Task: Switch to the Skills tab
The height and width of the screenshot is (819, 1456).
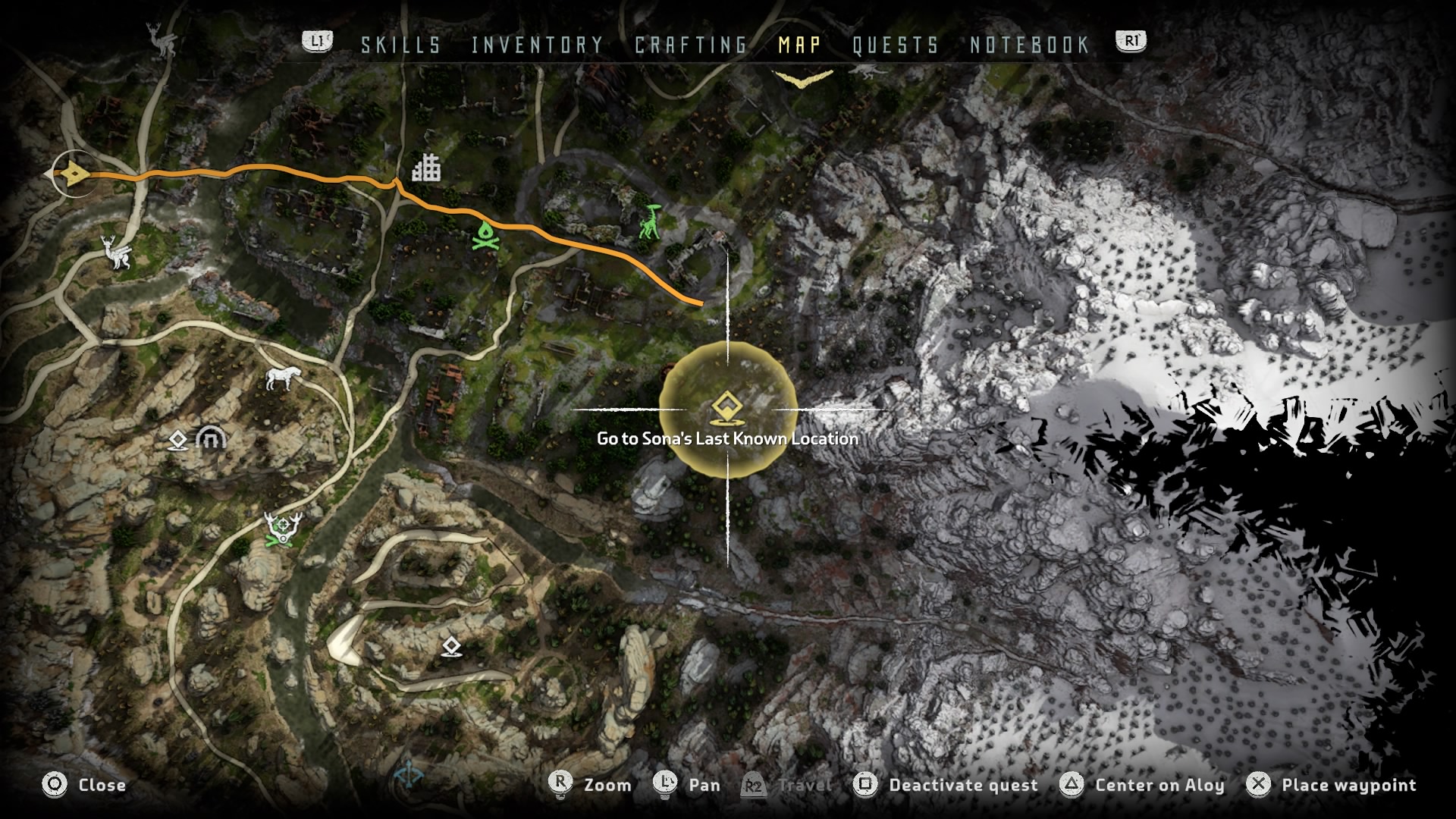Action: (400, 45)
